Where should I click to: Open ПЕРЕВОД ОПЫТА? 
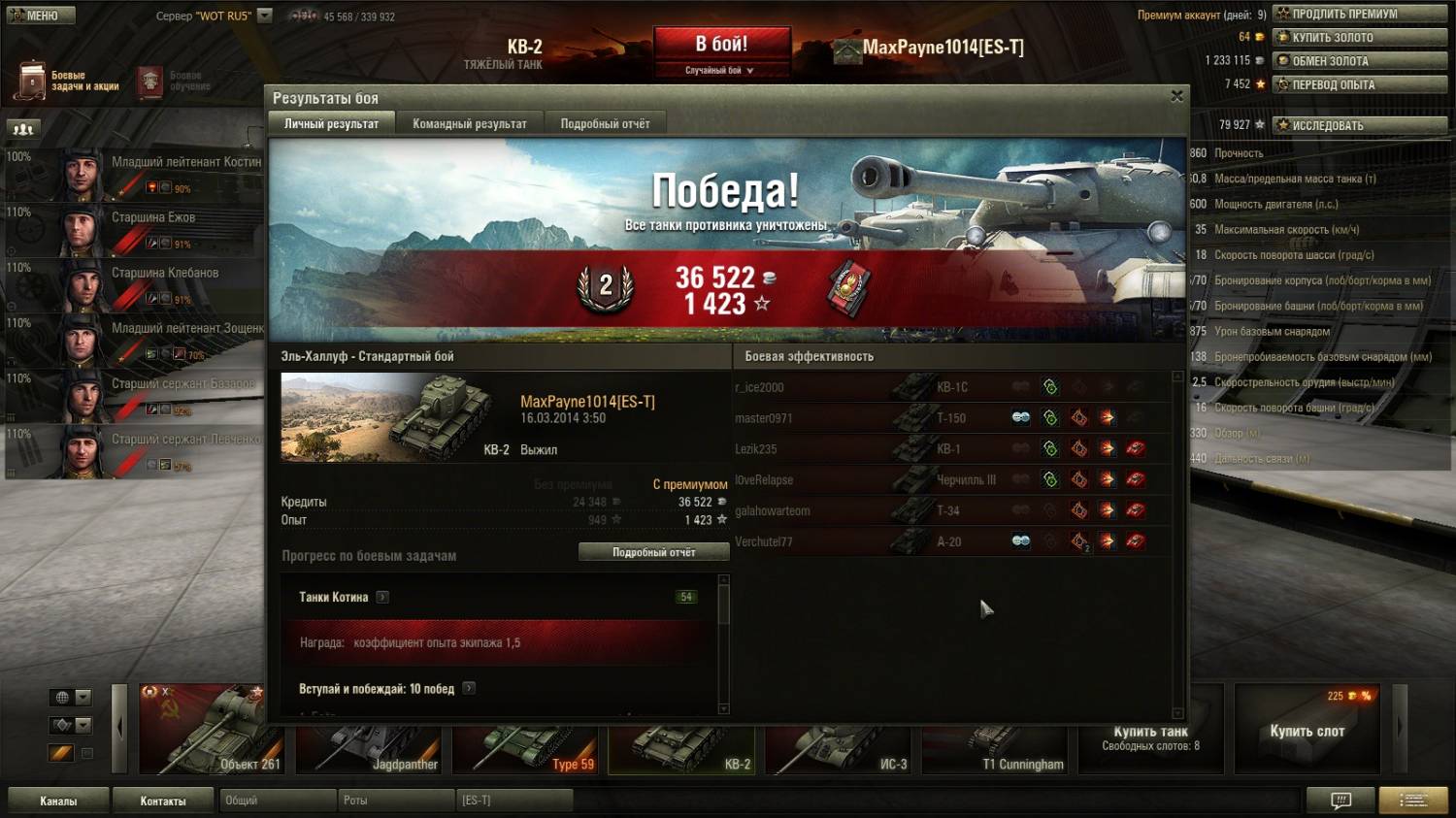1359,84
